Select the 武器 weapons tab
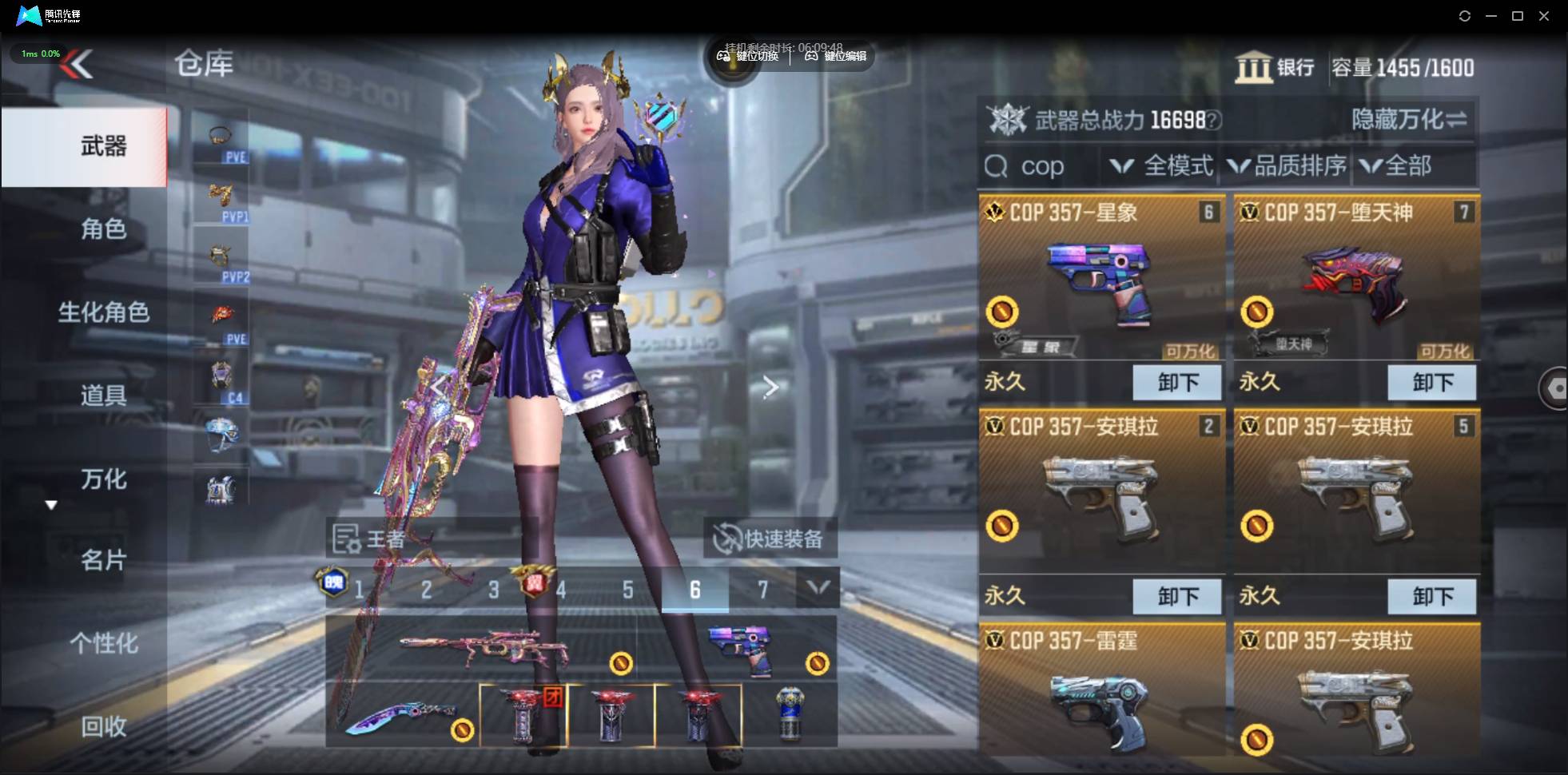1568x775 pixels. tap(103, 146)
